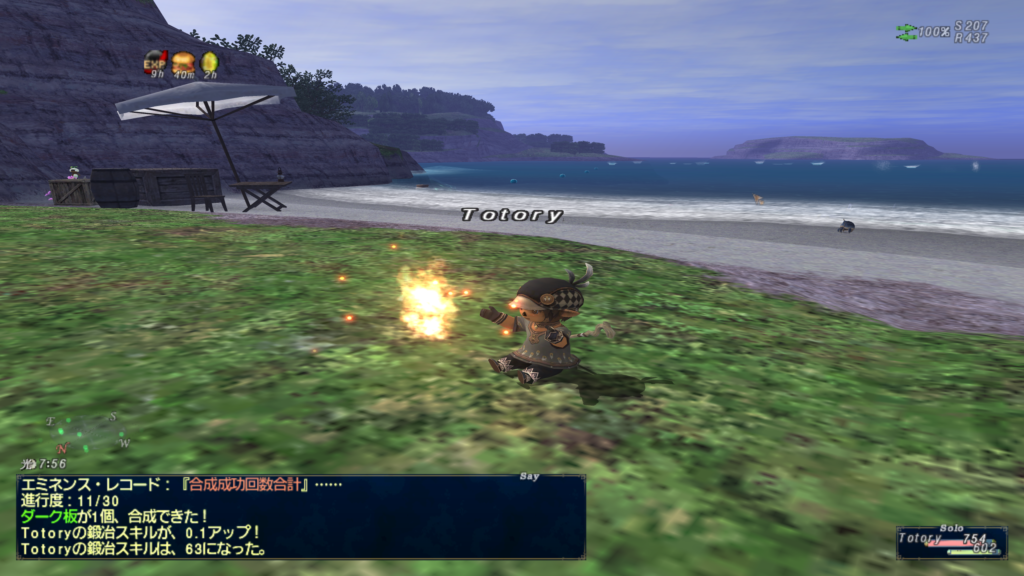Open the chat log window

[x=300, y=516]
